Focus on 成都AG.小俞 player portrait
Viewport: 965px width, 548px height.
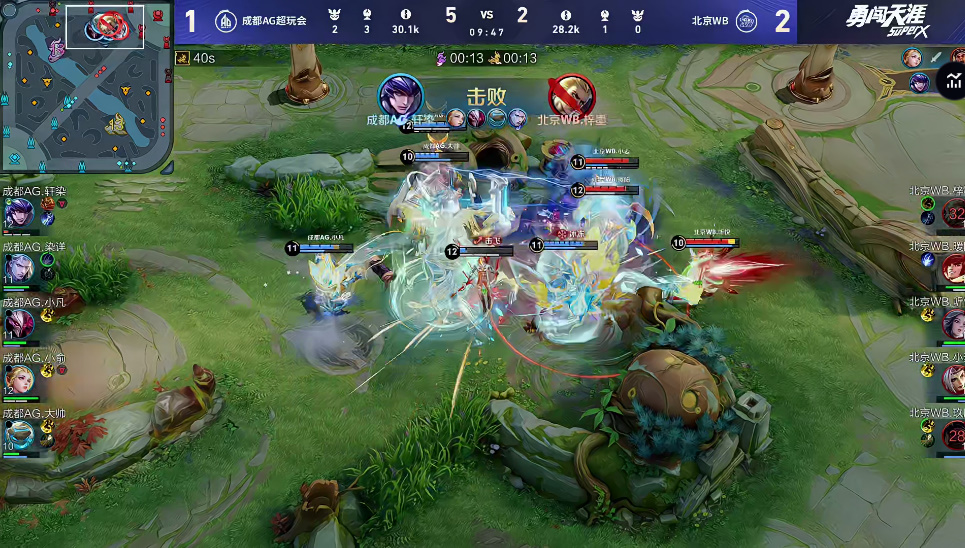[17, 379]
